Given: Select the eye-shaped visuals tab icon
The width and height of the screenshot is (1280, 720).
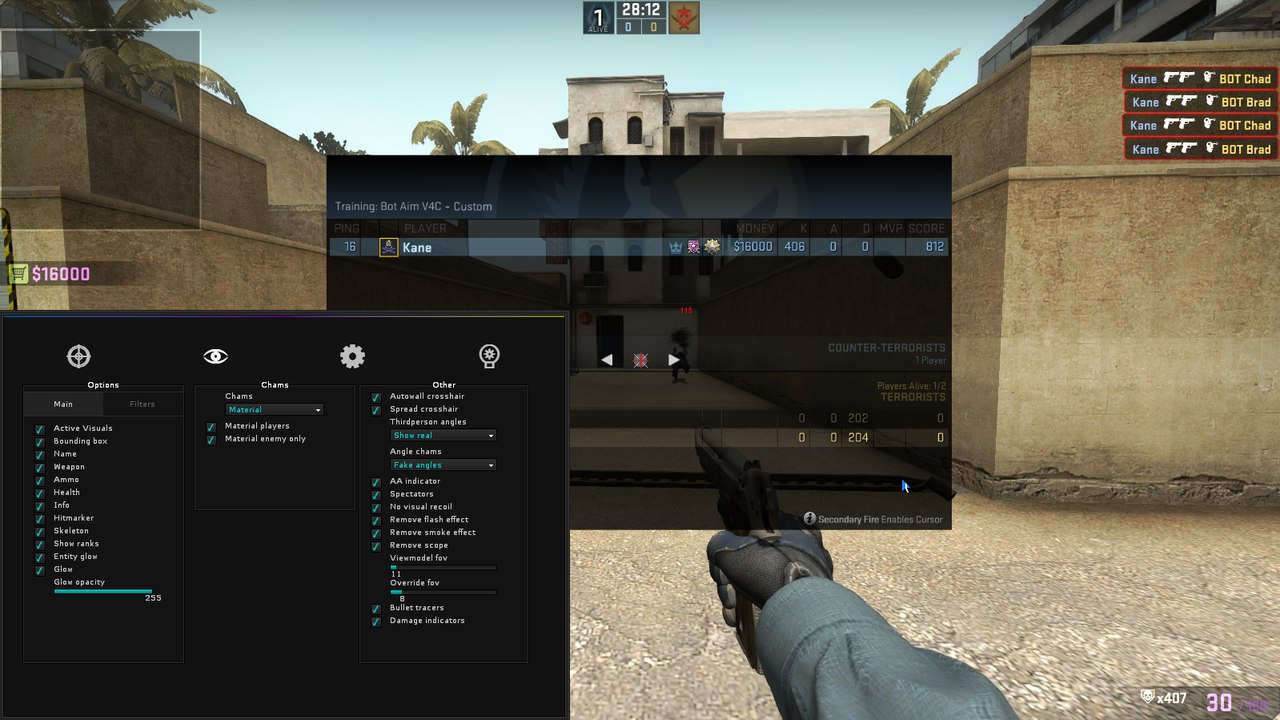Looking at the screenshot, I should [x=214, y=355].
